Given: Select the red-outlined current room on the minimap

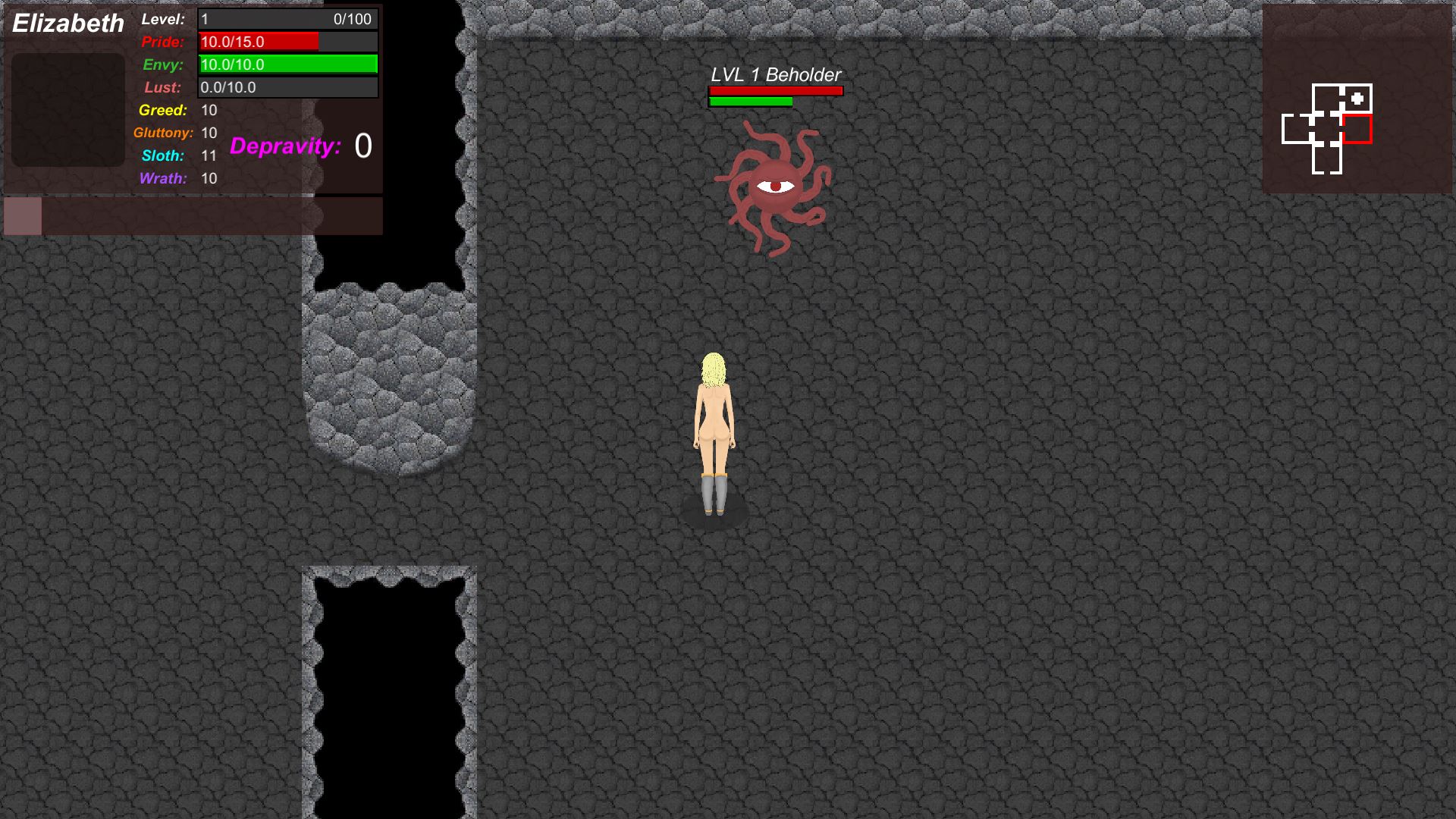Looking at the screenshot, I should click(x=1357, y=129).
